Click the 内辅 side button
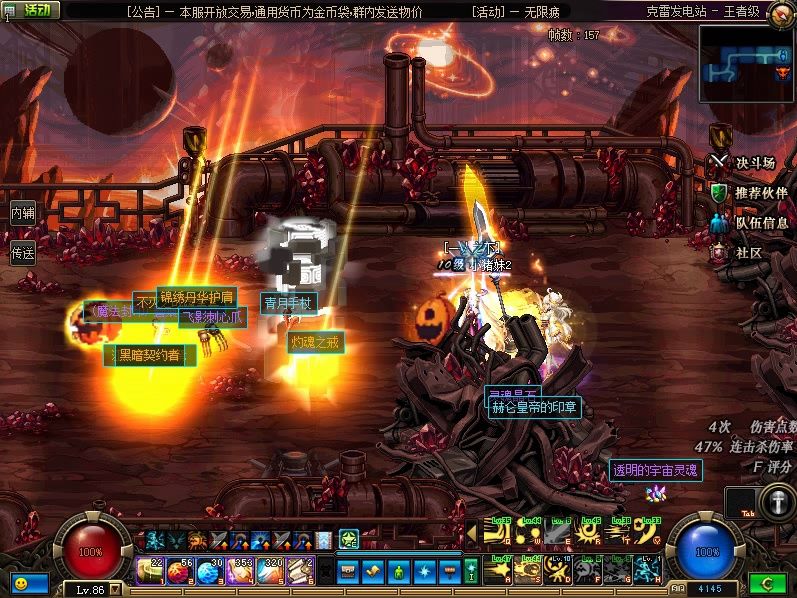797x598 pixels. (22, 213)
